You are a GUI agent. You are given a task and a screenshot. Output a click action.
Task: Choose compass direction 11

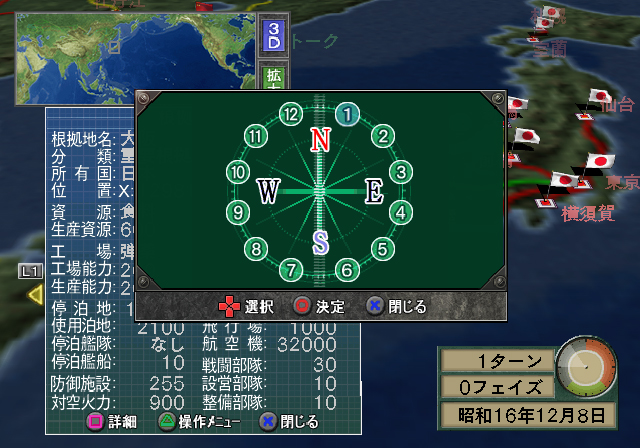(x=257, y=136)
